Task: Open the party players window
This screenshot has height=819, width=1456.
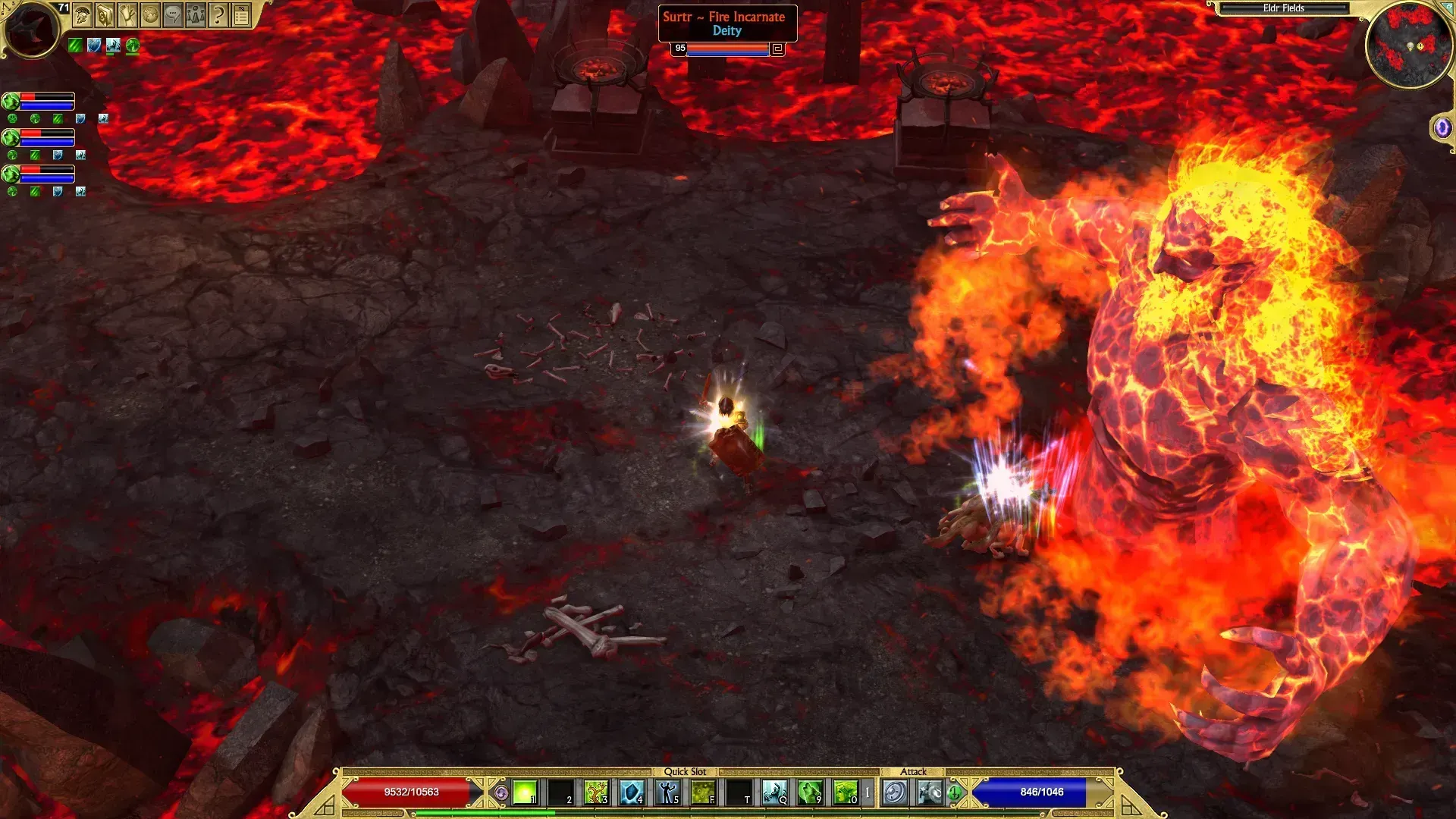Action: (x=196, y=14)
